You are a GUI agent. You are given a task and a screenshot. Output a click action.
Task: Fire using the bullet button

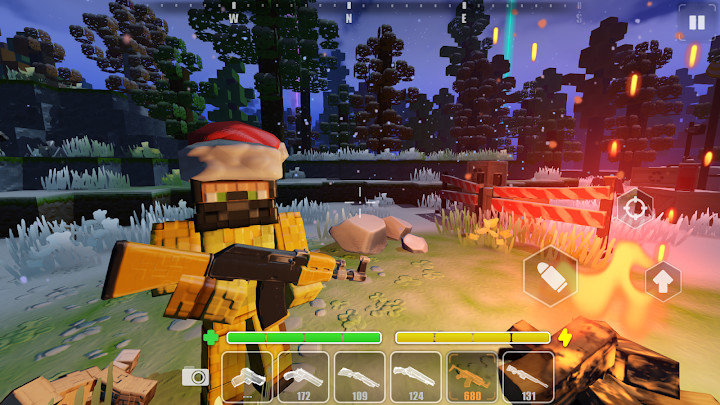[550, 275]
